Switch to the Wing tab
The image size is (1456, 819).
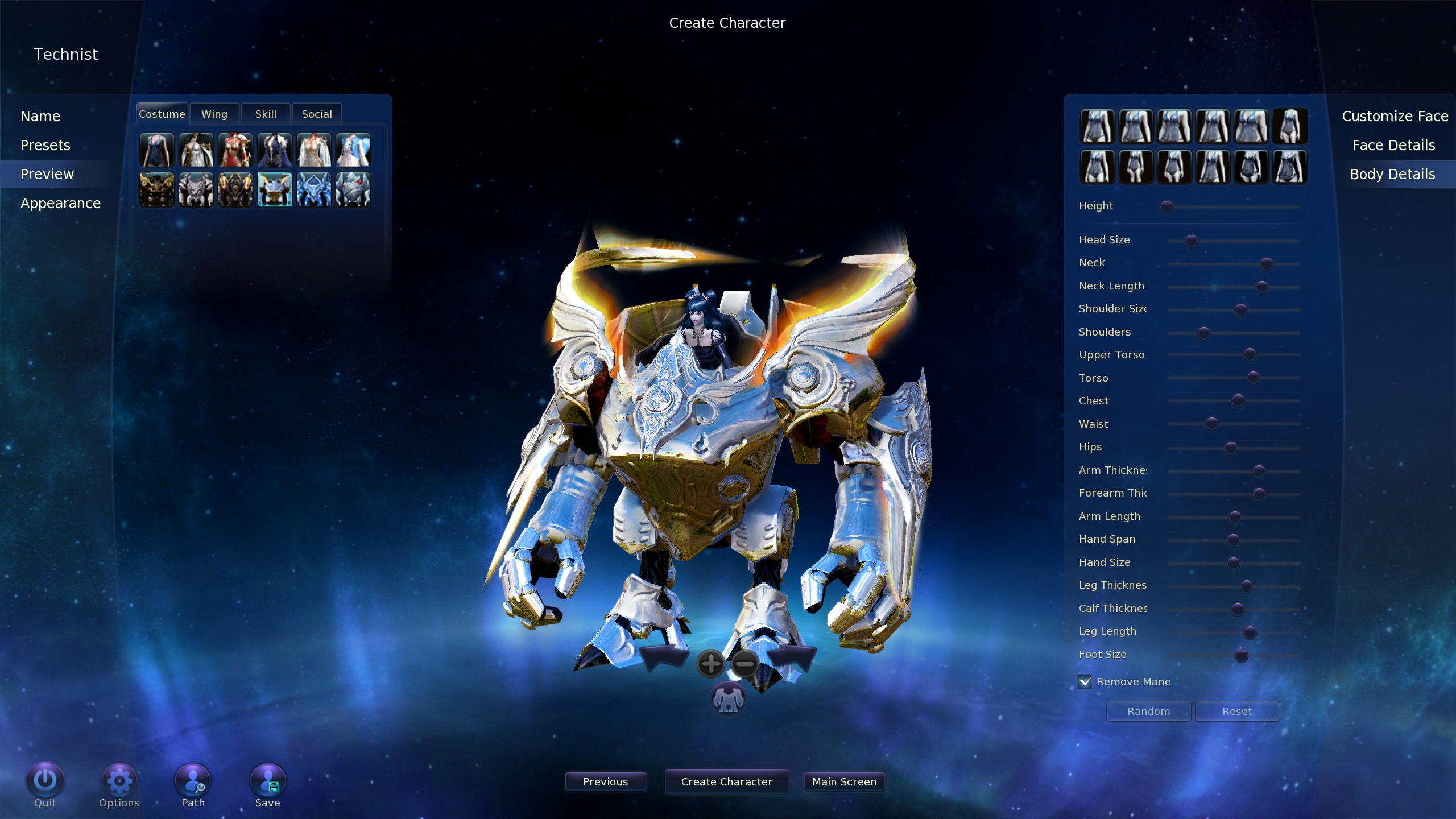click(214, 114)
